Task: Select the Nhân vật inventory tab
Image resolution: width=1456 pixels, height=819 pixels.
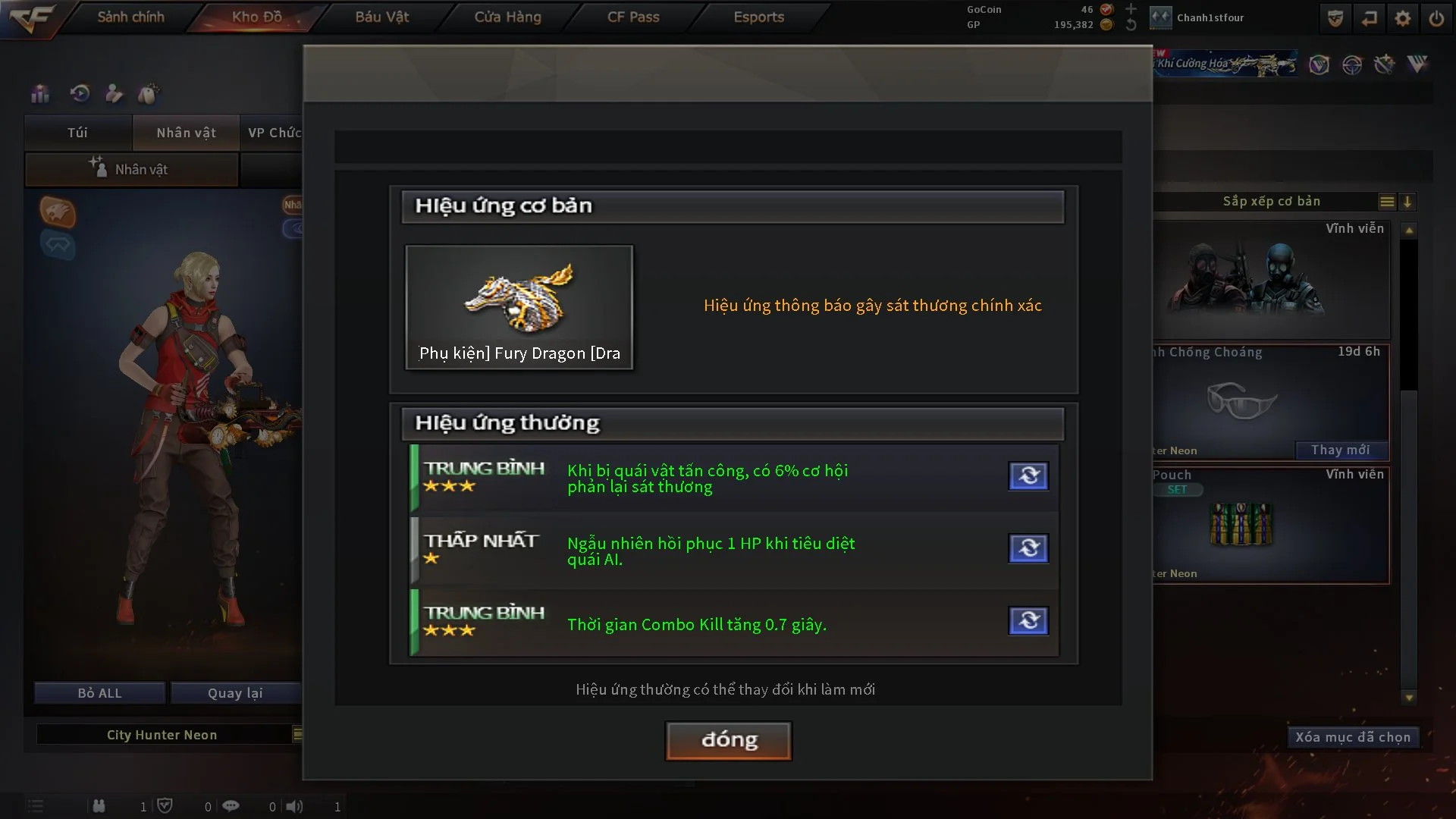Action: tap(186, 133)
